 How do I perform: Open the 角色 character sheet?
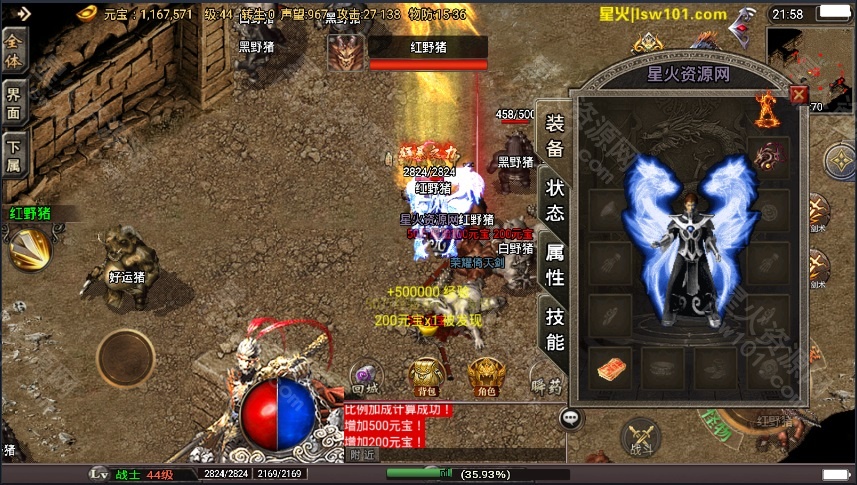pos(485,376)
